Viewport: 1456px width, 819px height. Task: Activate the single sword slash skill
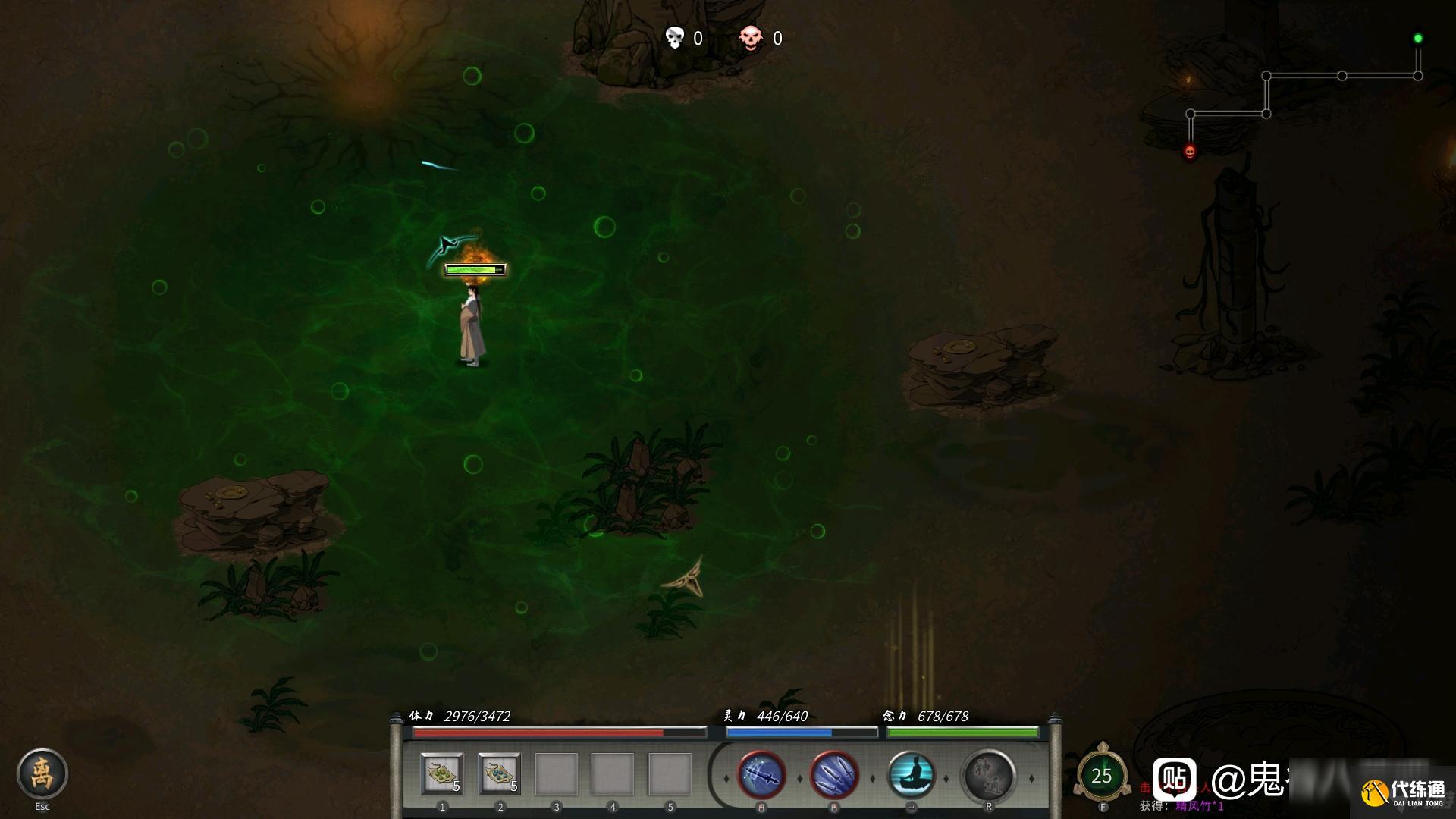pyautogui.click(x=761, y=776)
